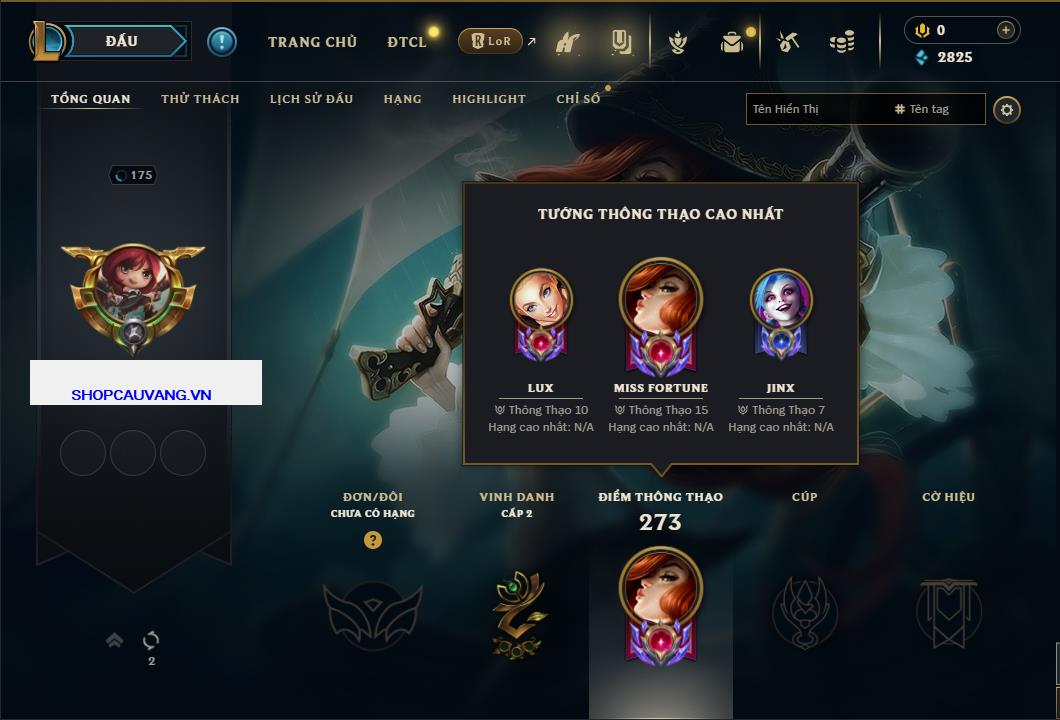Click the Tên Hiển Thị search field
Image resolution: width=1060 pixels, height=720 pixels.
pos(815,109)
